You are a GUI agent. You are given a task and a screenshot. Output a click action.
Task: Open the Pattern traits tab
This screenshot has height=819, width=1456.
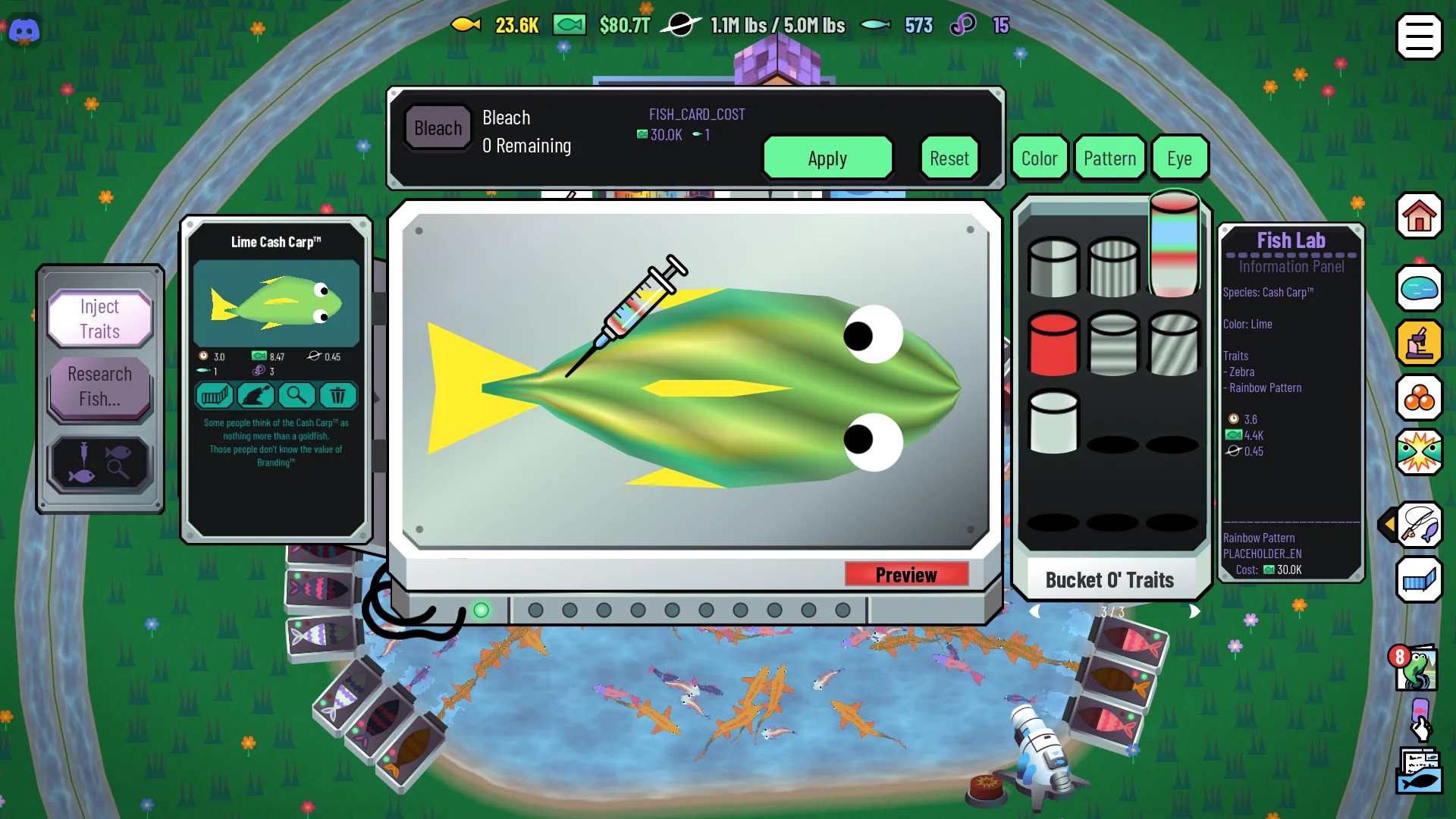(1109, 158)
